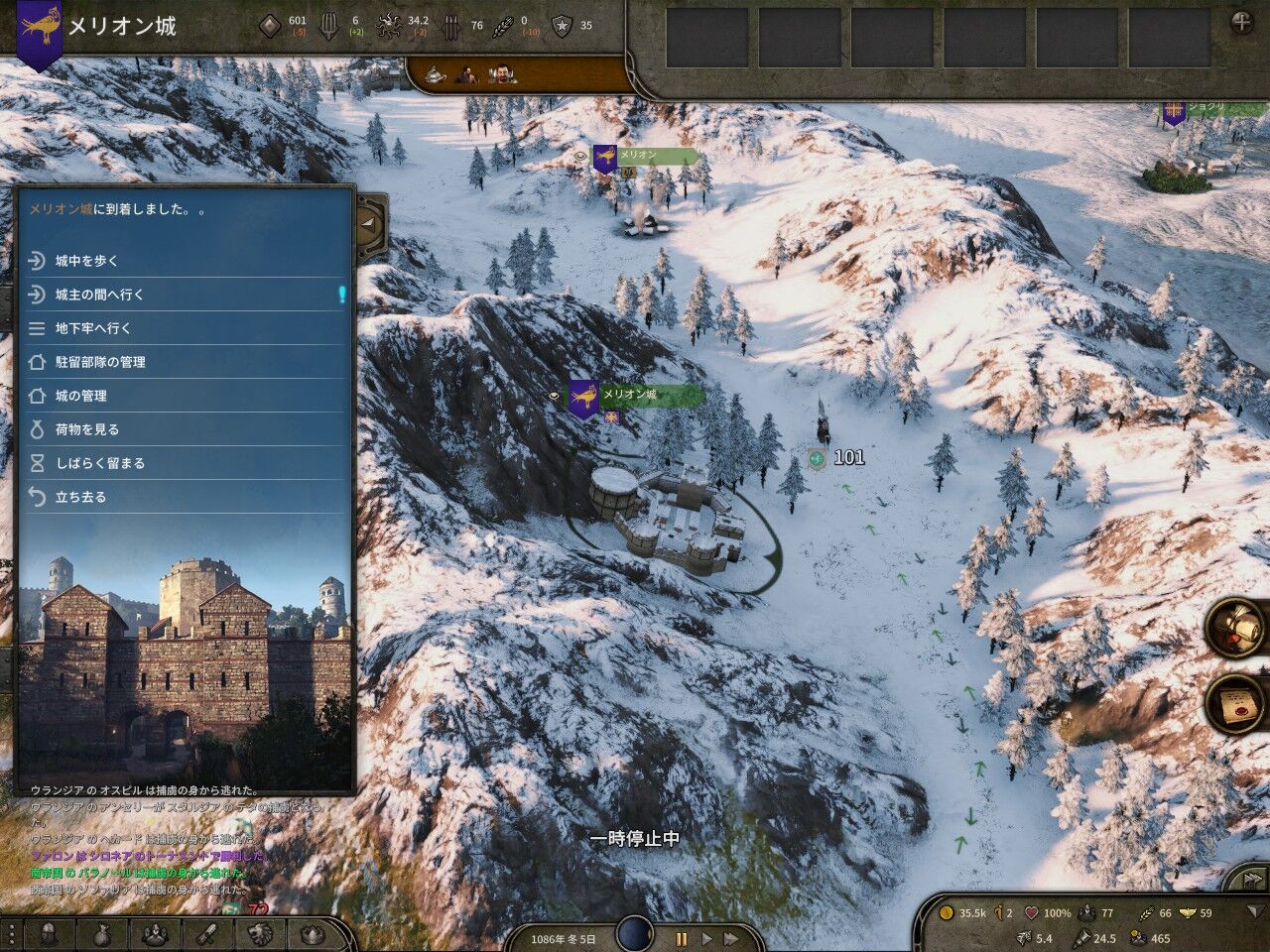1270x952 pixels.
Task: Click the character helmet icon
Action: coord(48,934)
